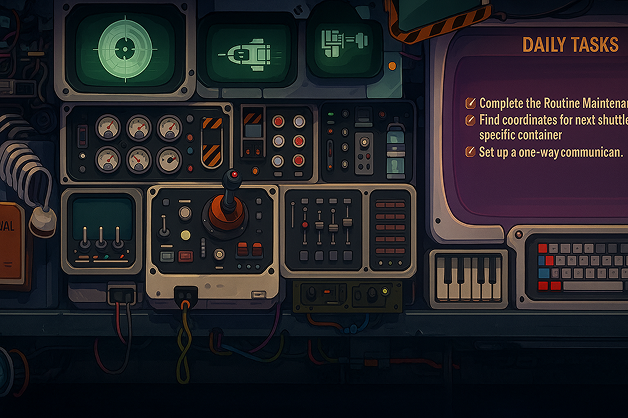Select the docking diagram monitor
This screenshot has height=418, width=628.
click(343, 44)
